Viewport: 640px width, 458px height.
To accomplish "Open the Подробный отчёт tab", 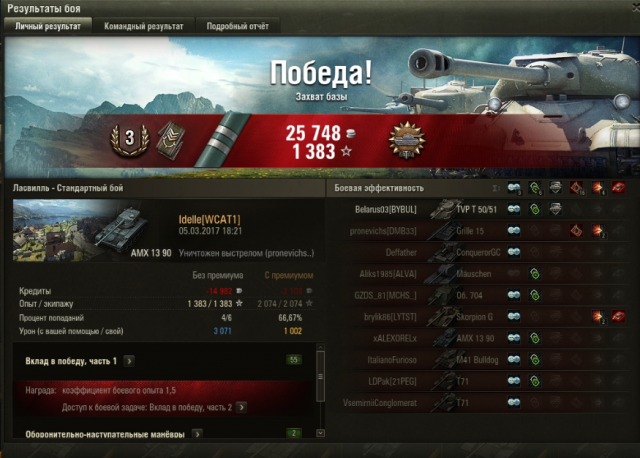I will [x=237, y=26].
